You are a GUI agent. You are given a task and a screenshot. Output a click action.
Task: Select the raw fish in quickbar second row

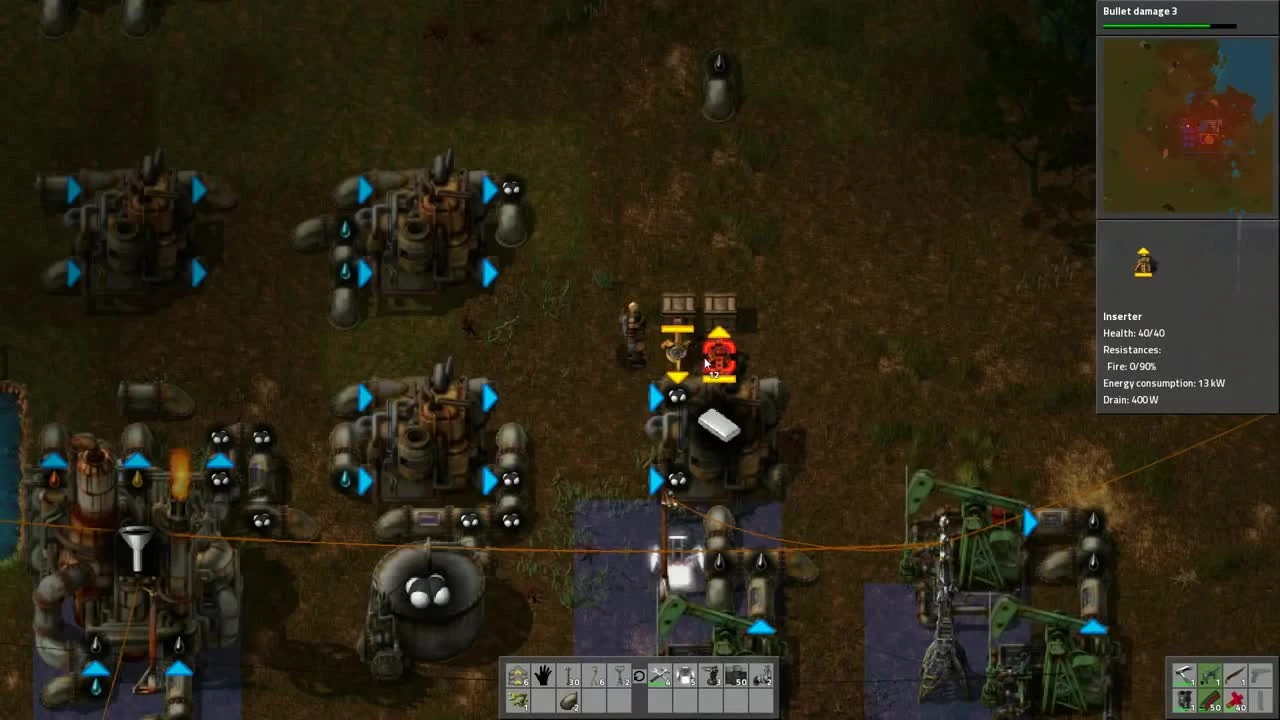tap(518, 700)
